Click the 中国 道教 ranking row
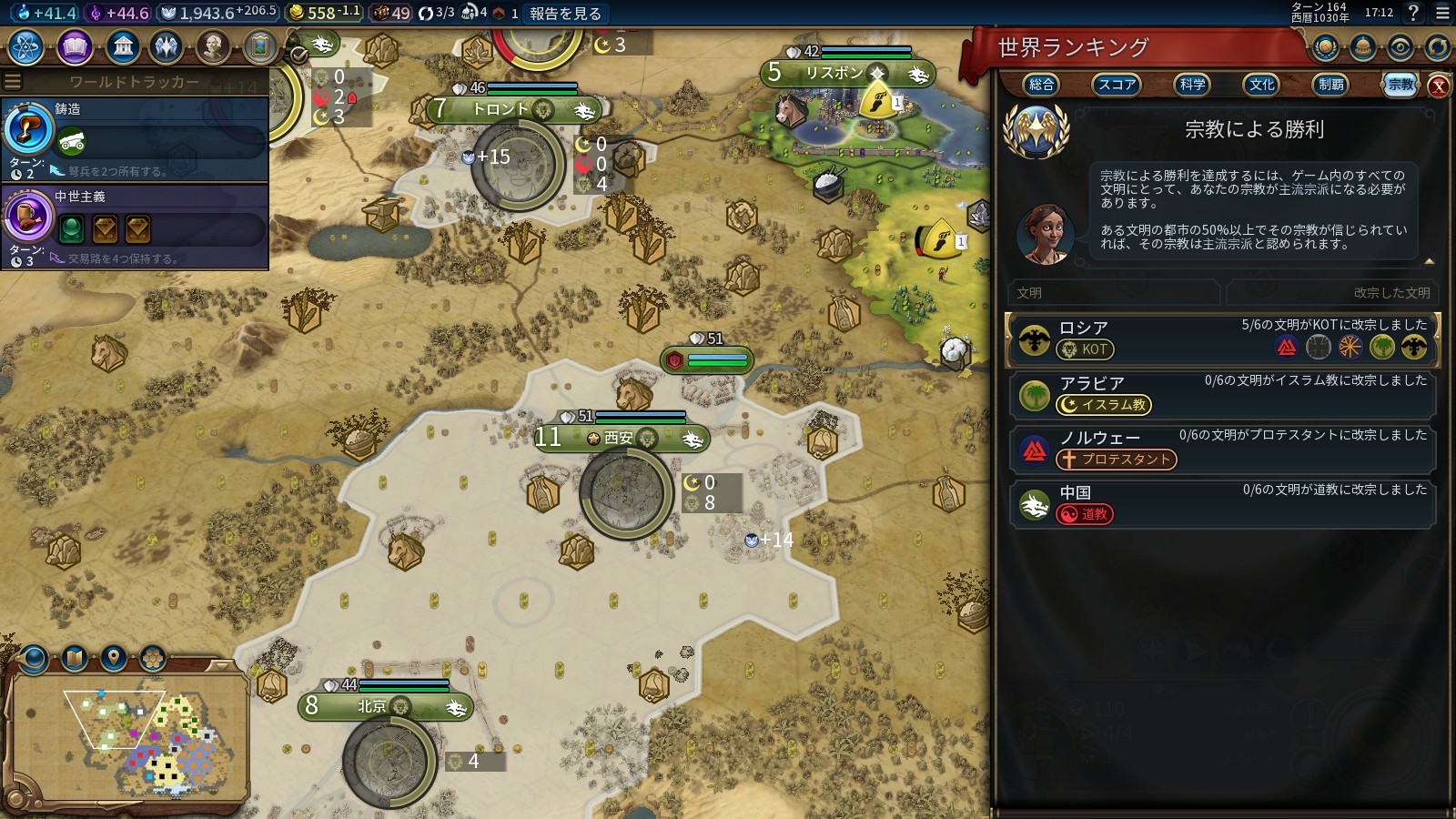The image size is (1456, 819). click(1221, 504)
